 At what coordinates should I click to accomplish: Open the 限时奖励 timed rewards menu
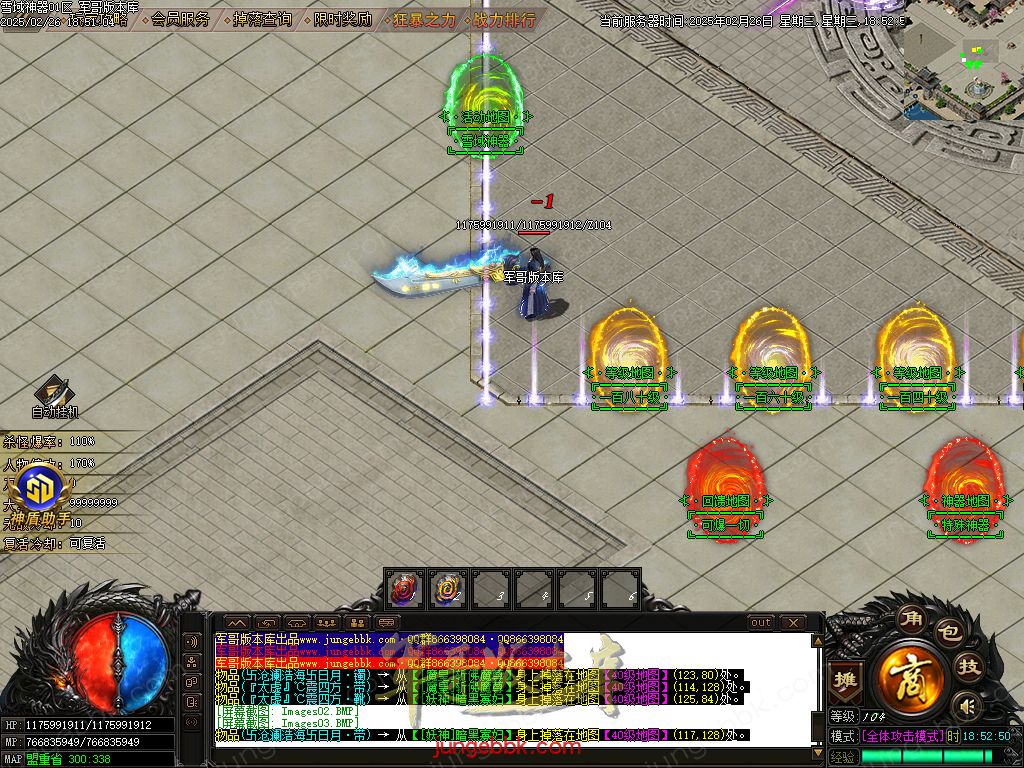click(x=342, y=19)
